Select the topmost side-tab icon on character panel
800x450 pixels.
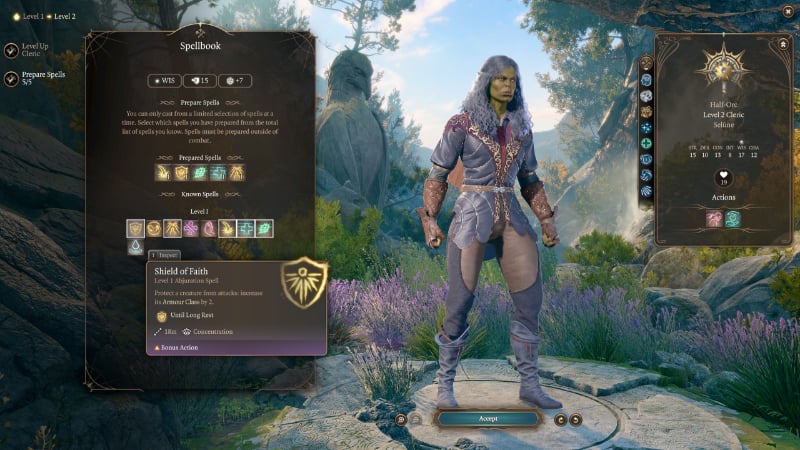pyautogui.click(x=647, y=63)
